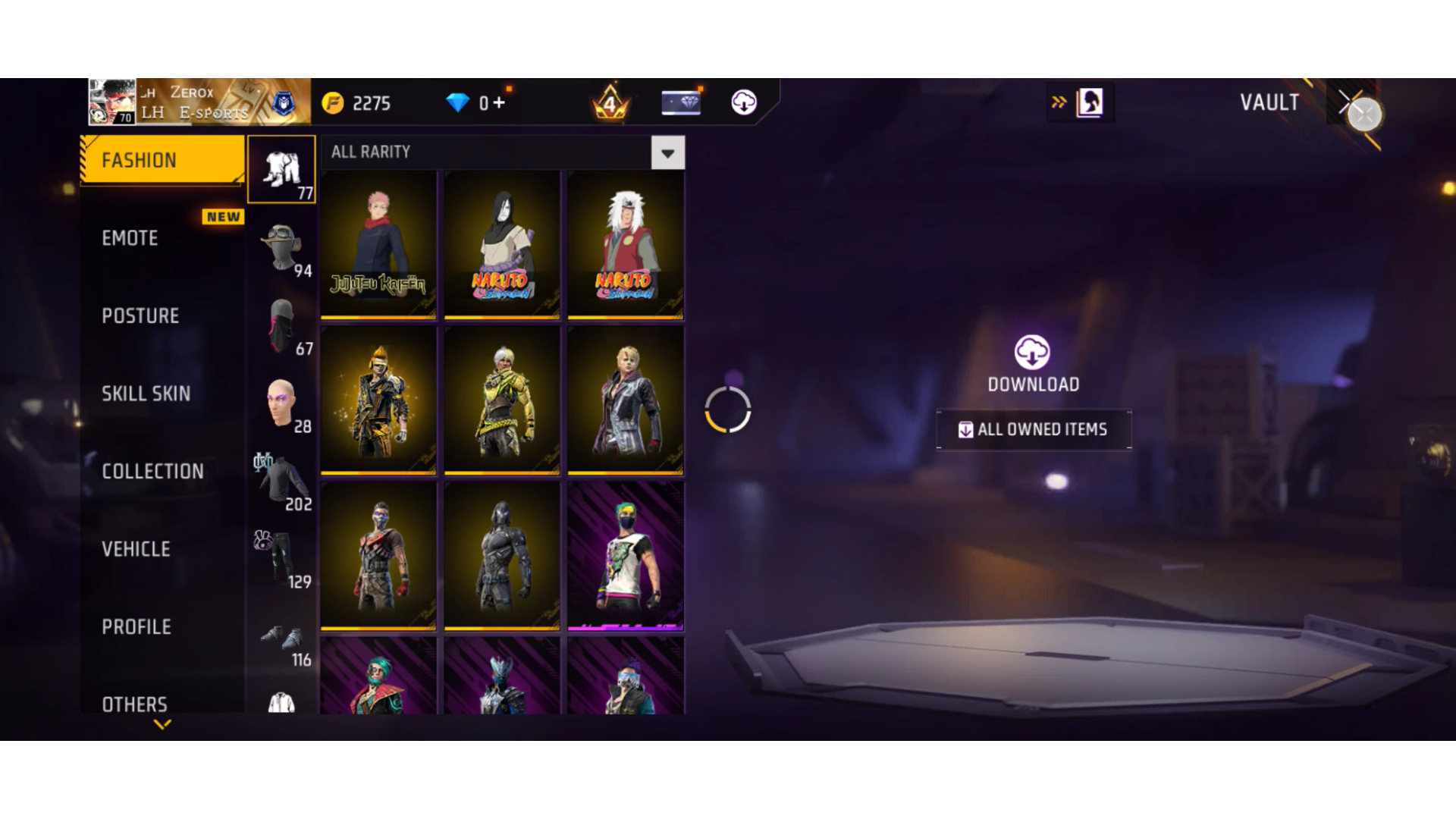Choose the Naruto Jiraiya costume
This screenshot has height=819, width=1456.
(x=626, y=244)
